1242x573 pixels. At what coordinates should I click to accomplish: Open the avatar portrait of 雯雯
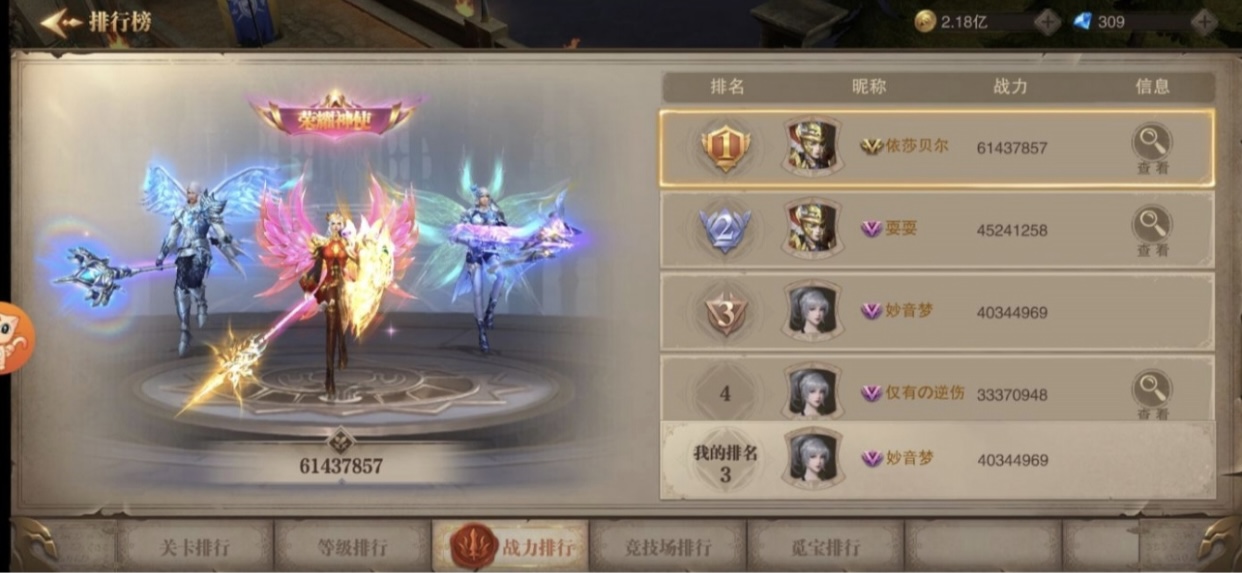click(x=811, y=230)
